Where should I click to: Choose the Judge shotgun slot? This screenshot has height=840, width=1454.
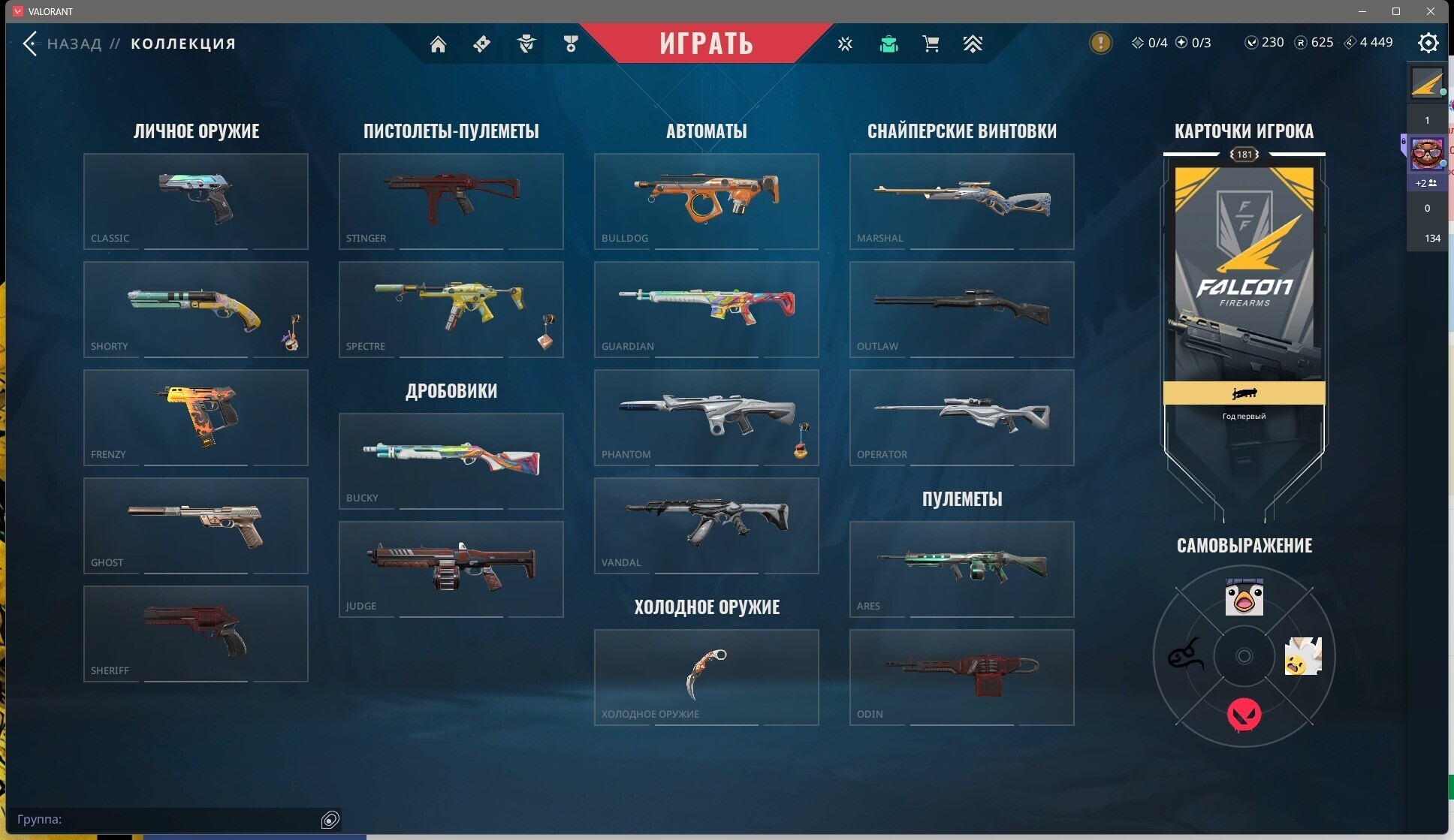[451, 569]
